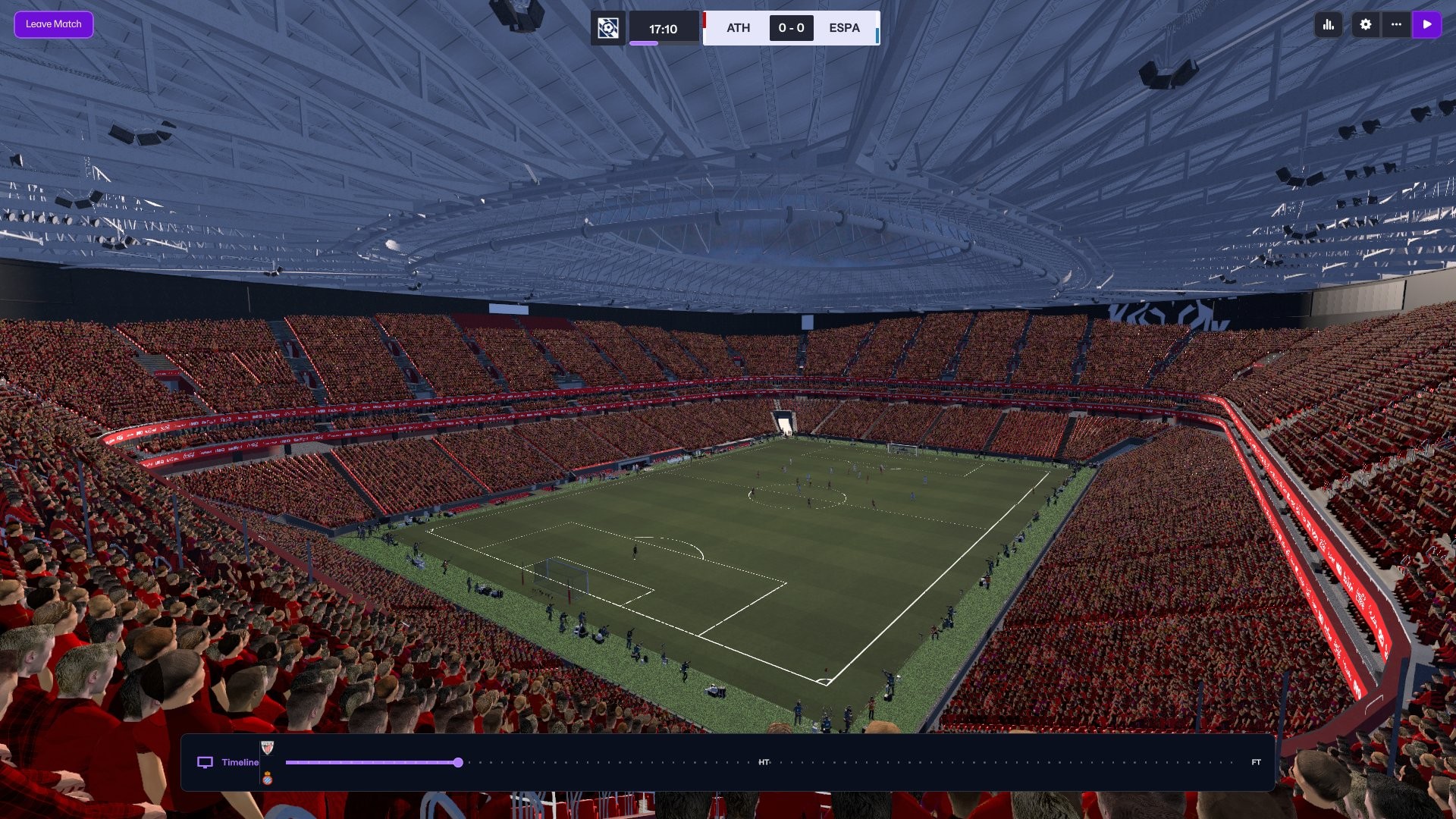Select the ATH team name on the scoreboard
1456x819 pixels.
click(x=738, y=28)
